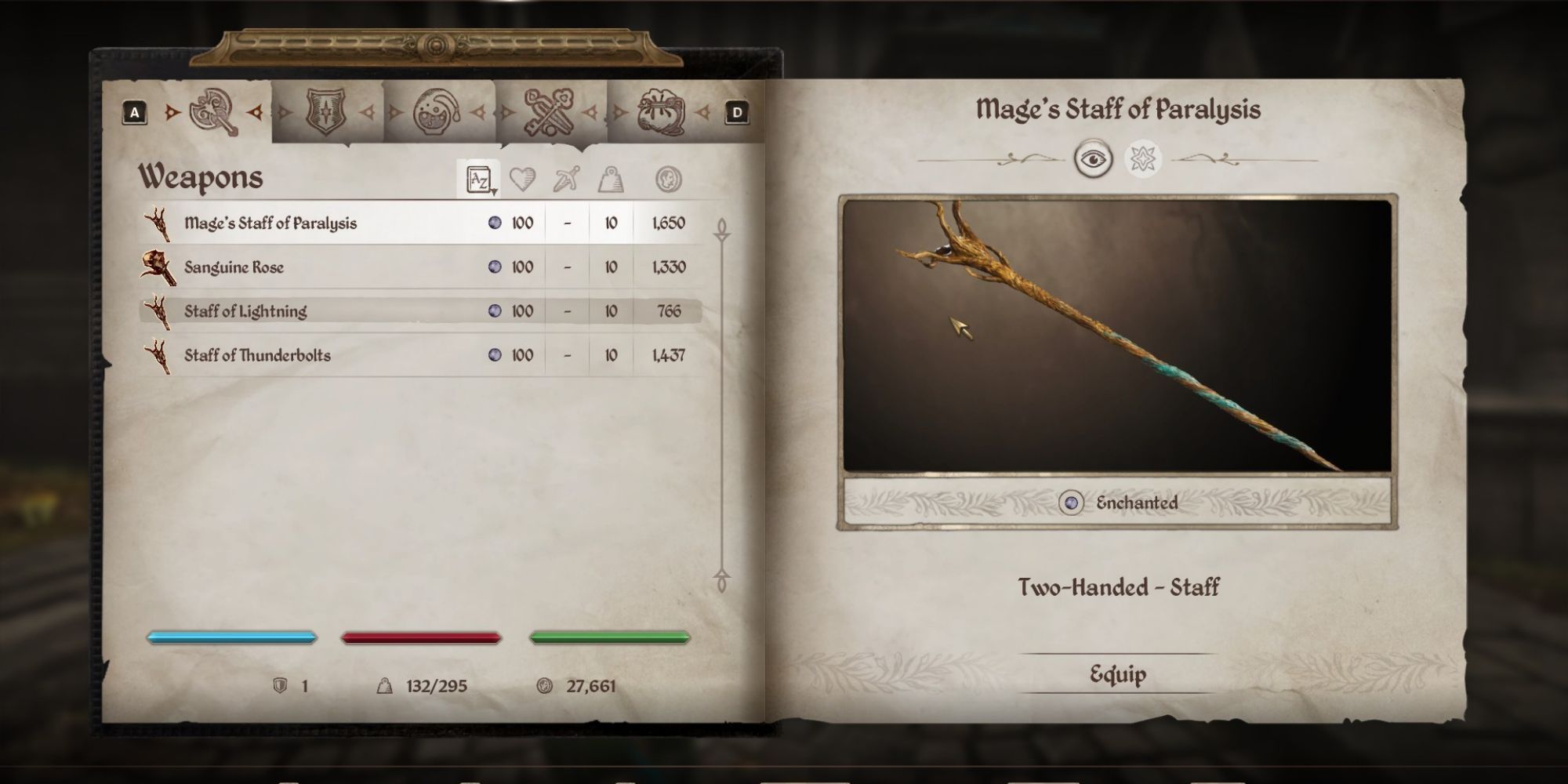Viewport: 1568px width, 784px height.
Task: Open the alphabetical A-Z sort dropdown
Action: click(478, 180)
